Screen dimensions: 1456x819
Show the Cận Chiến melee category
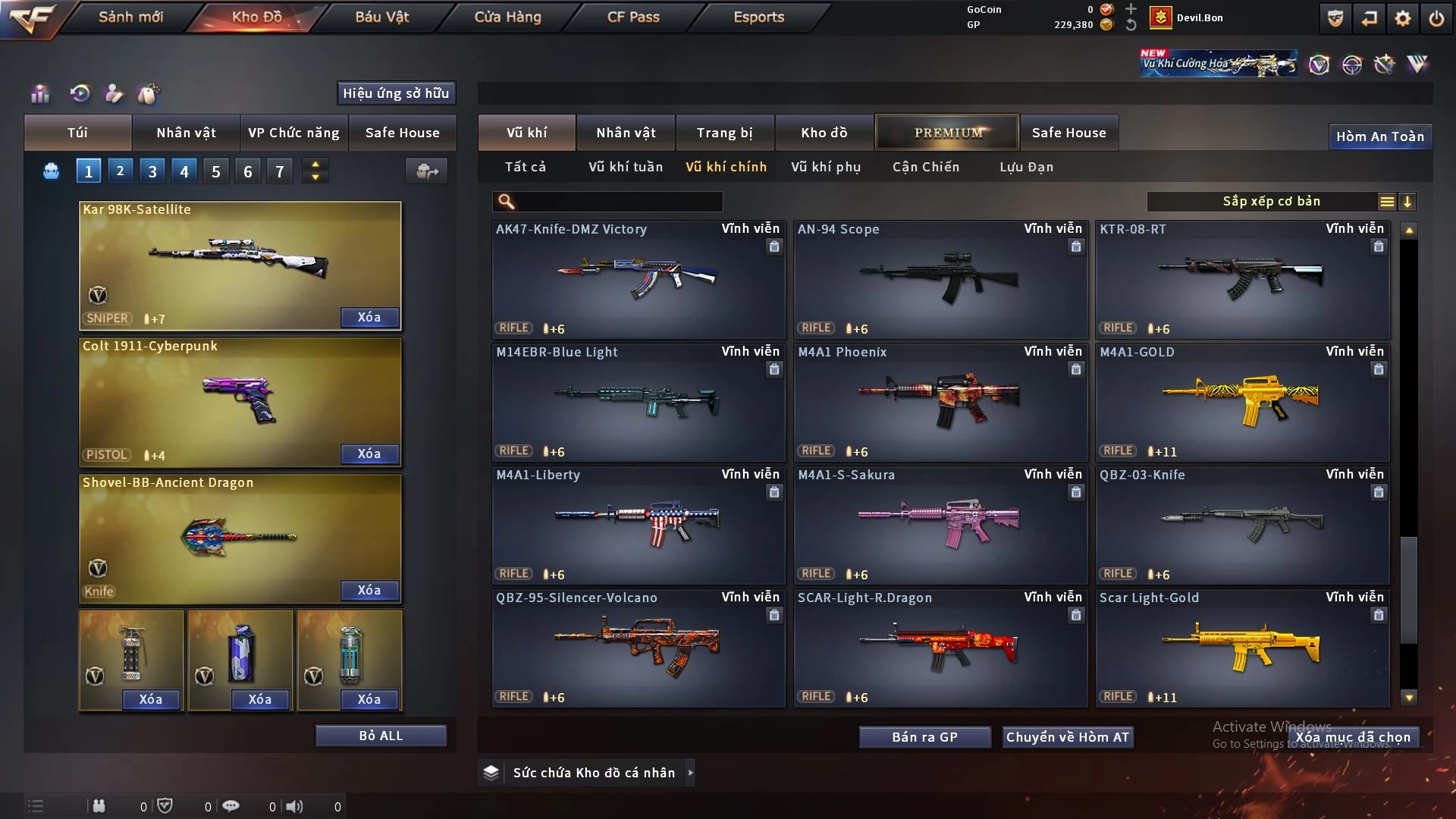925,167
